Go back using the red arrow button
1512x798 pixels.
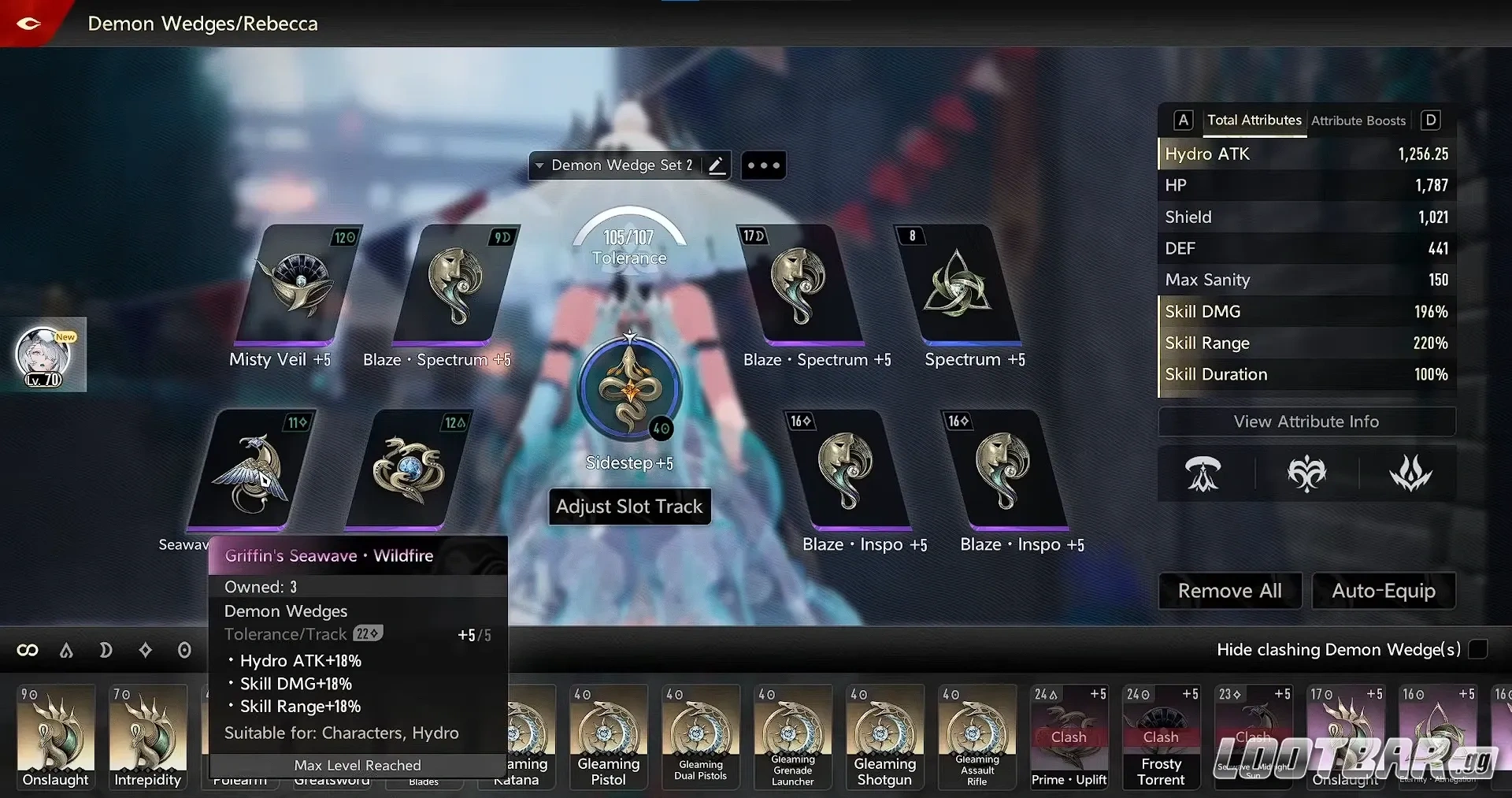point(28,23)
